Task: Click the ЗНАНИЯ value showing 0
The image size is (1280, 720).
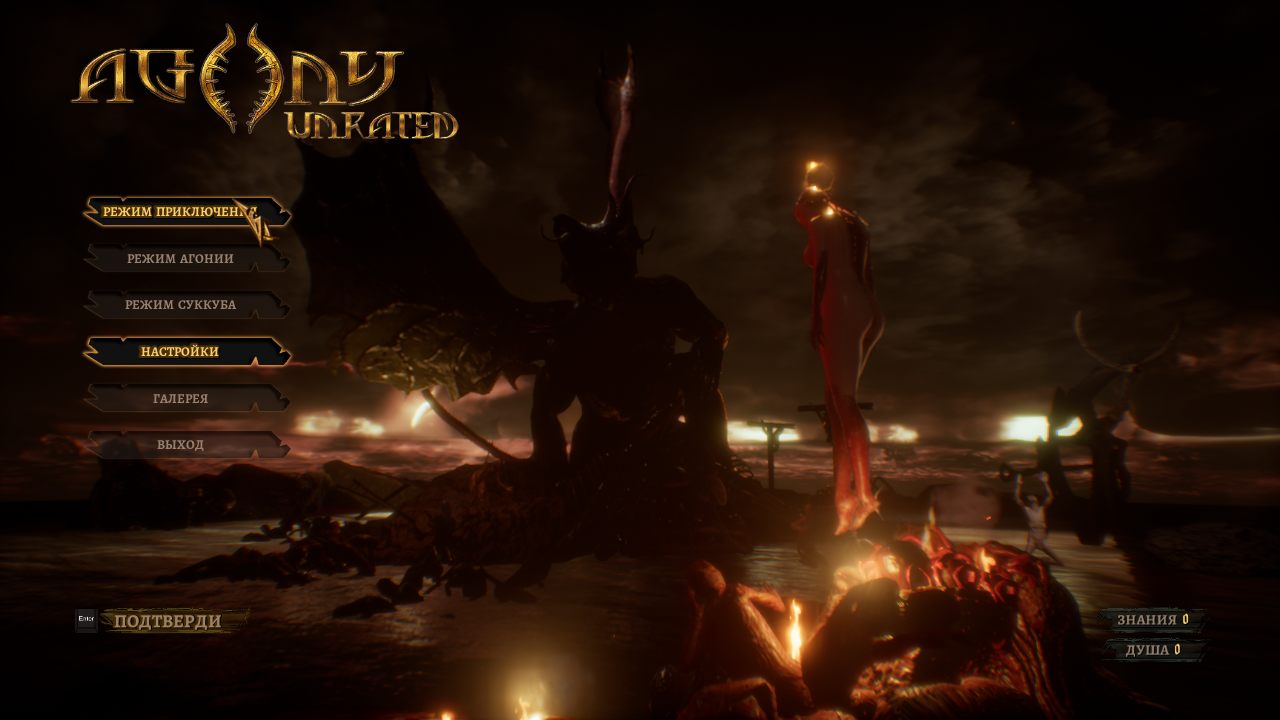Action: [x=1187, y=618]
